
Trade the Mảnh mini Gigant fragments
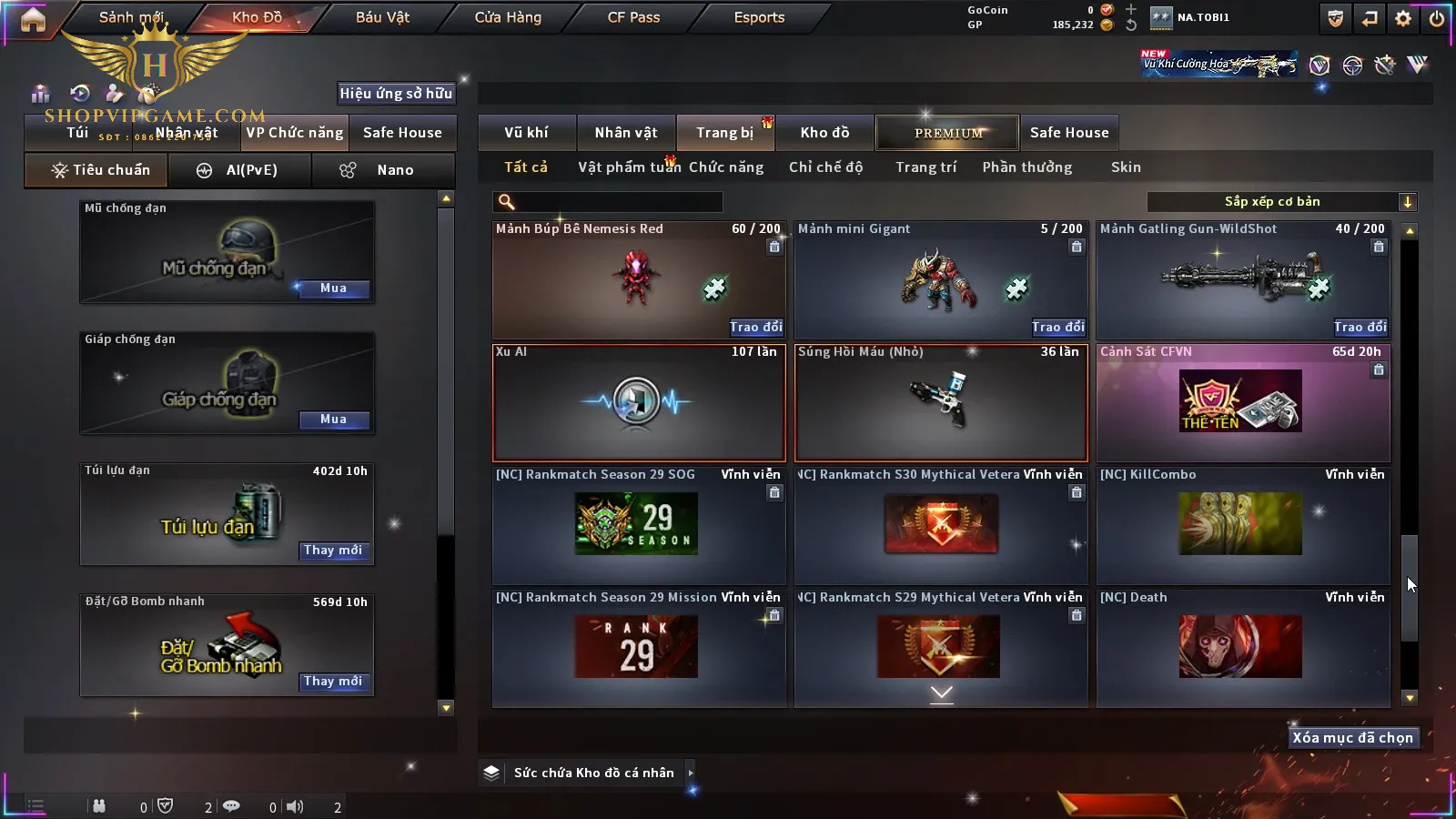pyautogui.click(x=1057, y=327)
